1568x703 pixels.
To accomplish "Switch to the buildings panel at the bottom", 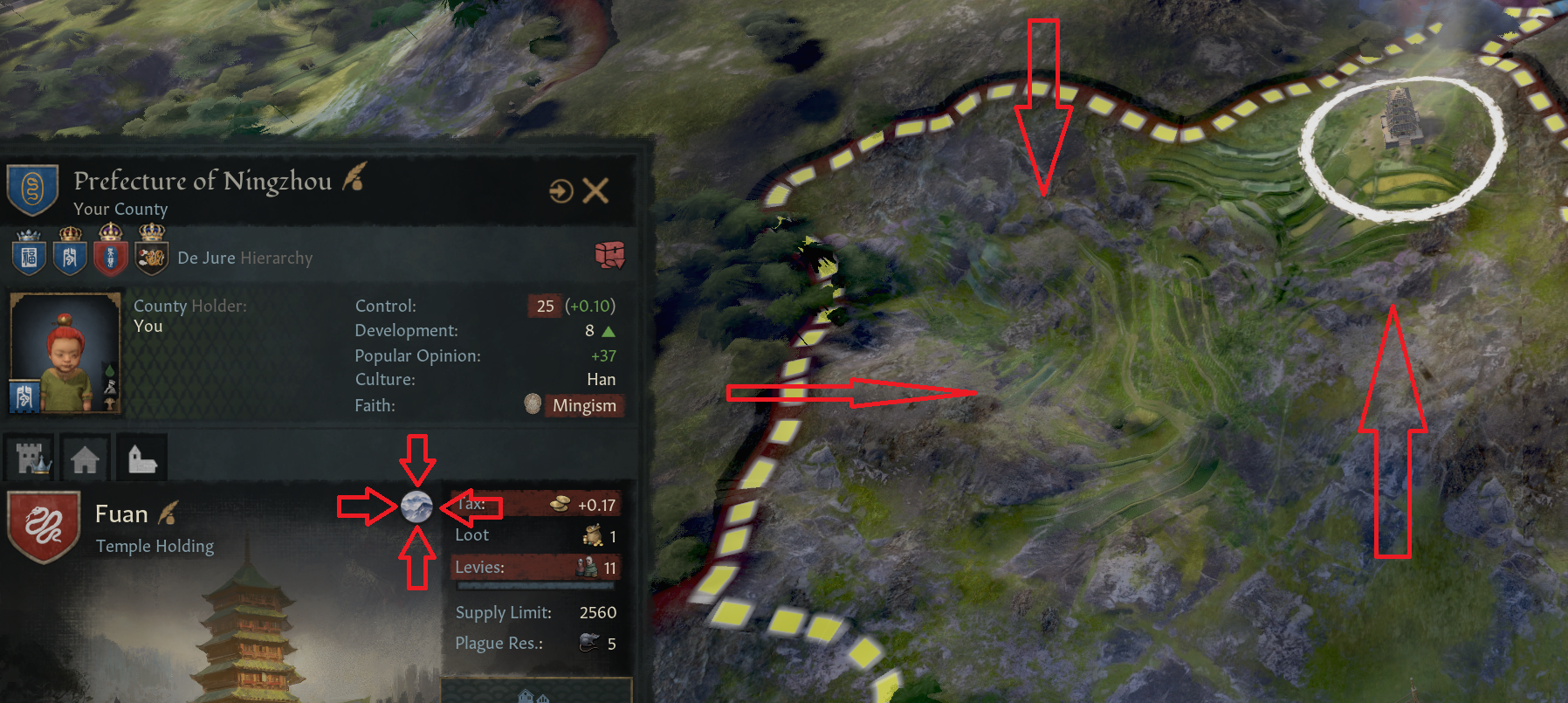I will (x=534, y=696).
